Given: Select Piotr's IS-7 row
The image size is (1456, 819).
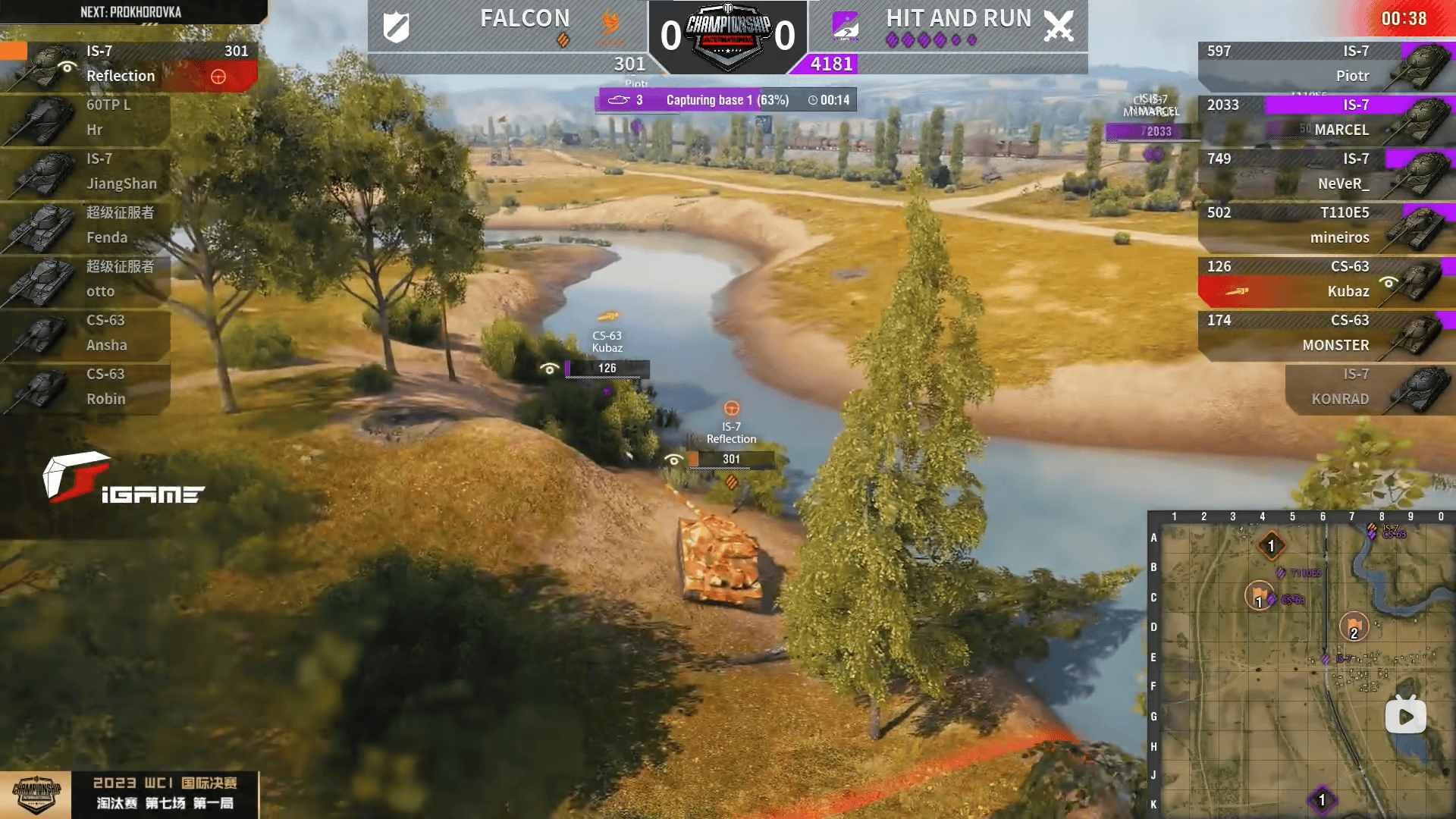Looking at the screenshot, I should [1323, 64].
